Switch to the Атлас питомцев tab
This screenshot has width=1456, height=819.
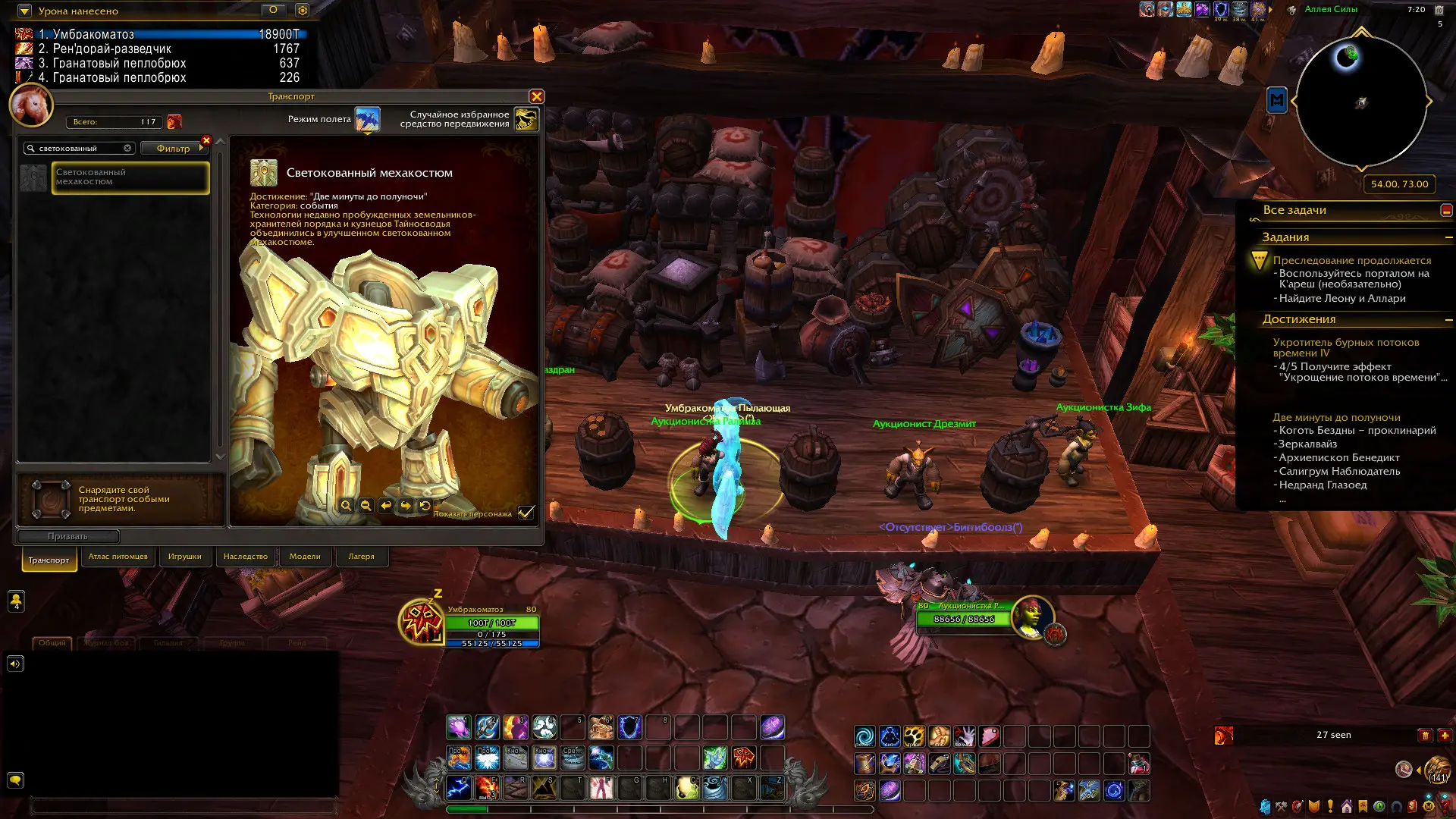tap(118, 557)
